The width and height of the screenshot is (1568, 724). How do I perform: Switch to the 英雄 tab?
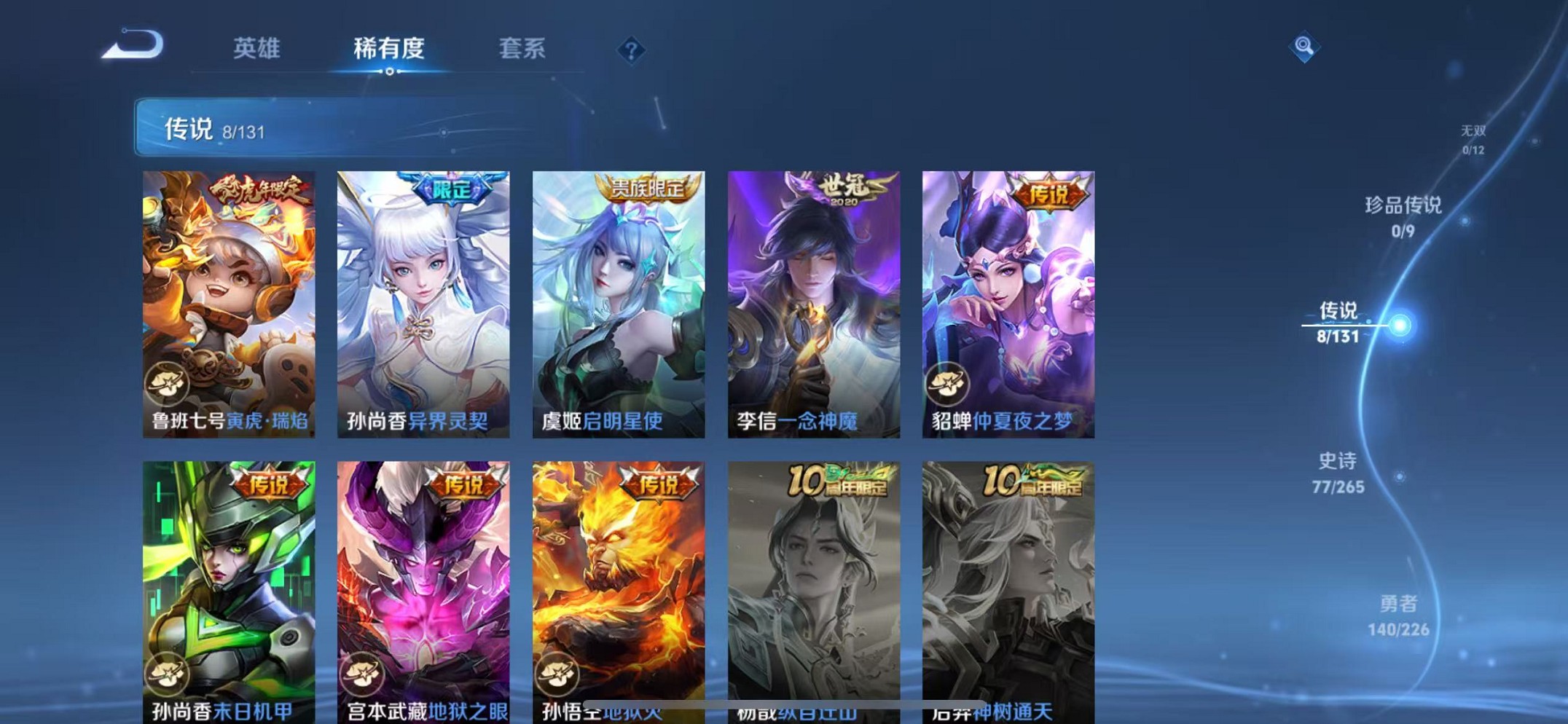[x=256, y=48]
